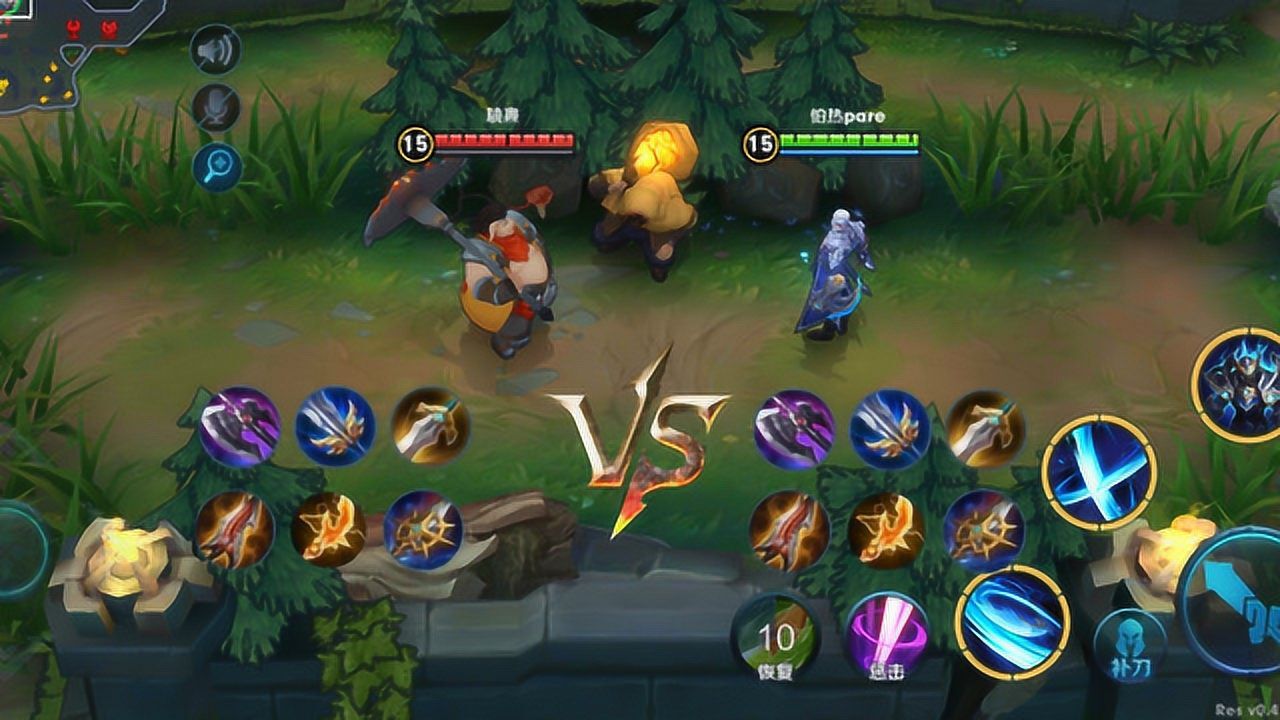Toggle the speaker sound icon

click(x=216, y=50)
